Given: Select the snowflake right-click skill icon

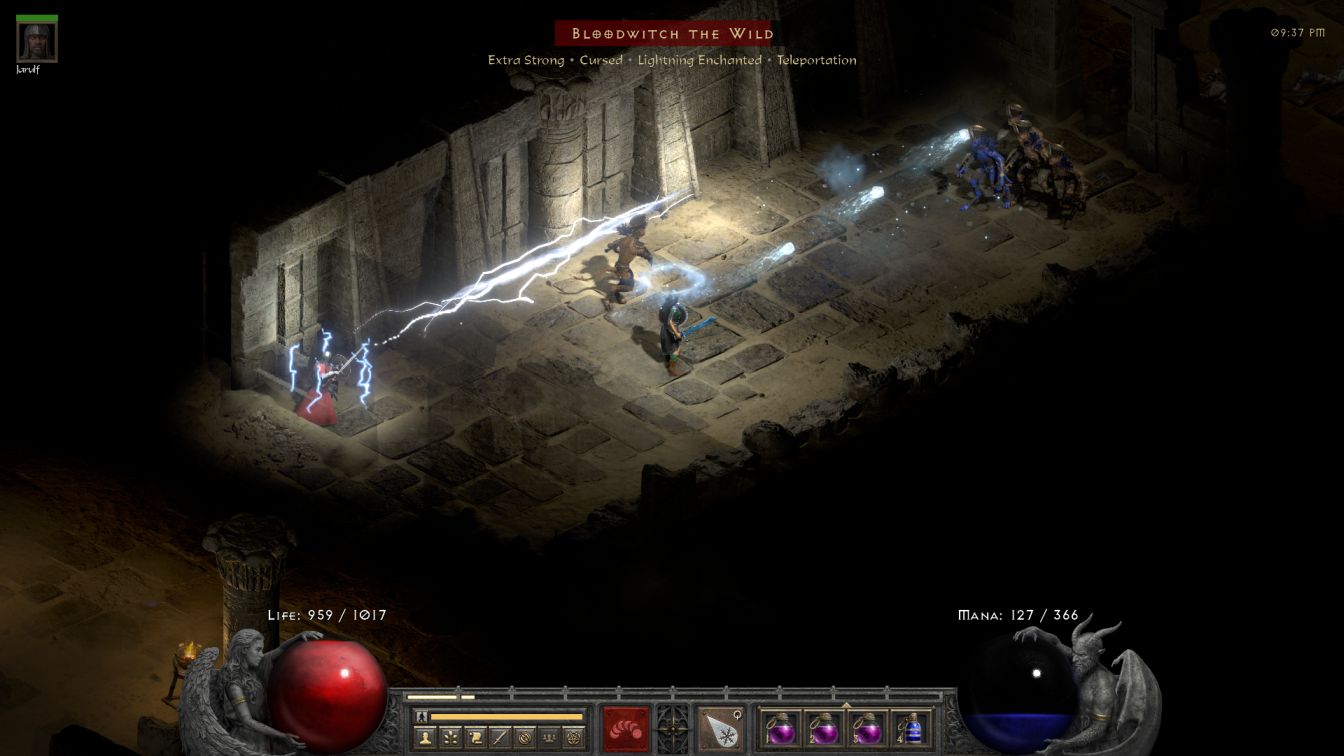Looking at the screenshot, I should [720, 728].
